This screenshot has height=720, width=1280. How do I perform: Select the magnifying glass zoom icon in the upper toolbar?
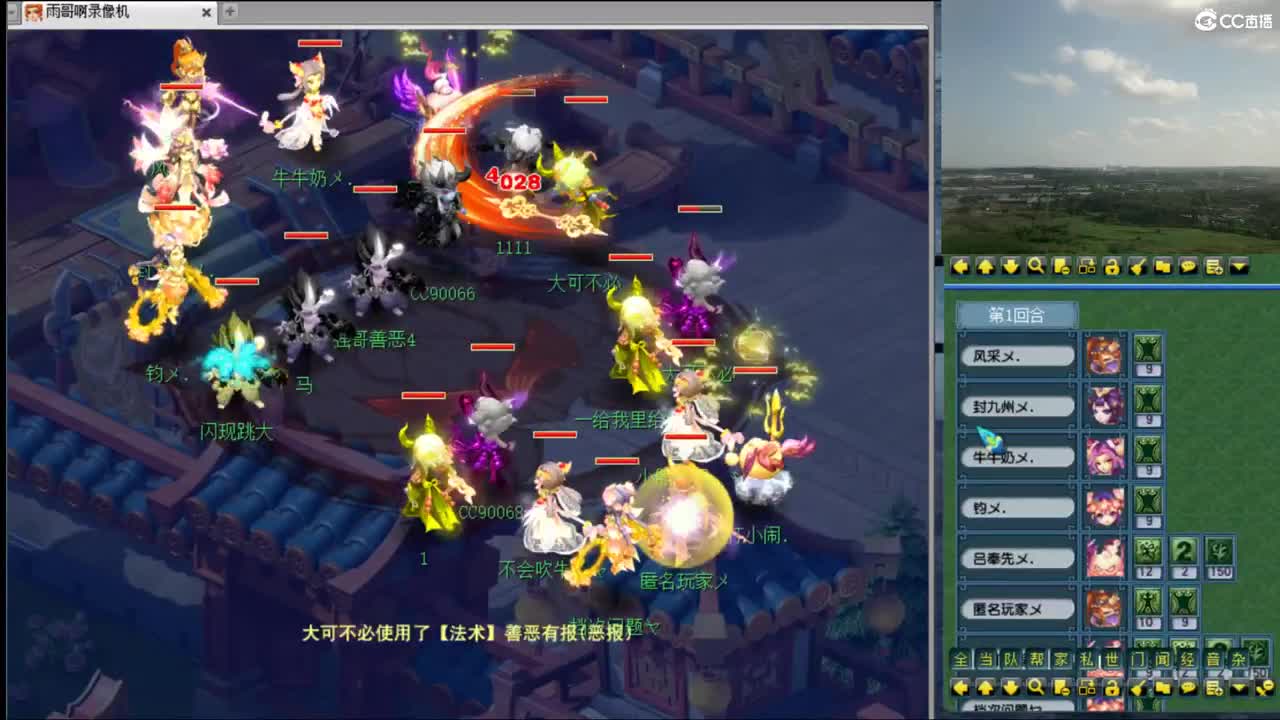pyautogui.click(x=1038, y=265)
